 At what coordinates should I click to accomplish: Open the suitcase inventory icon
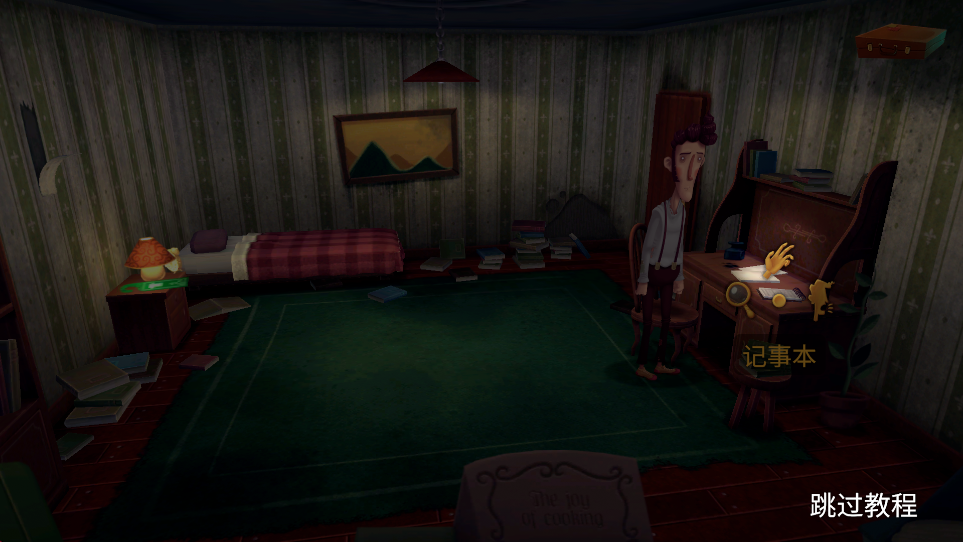[x=900, y=41]
